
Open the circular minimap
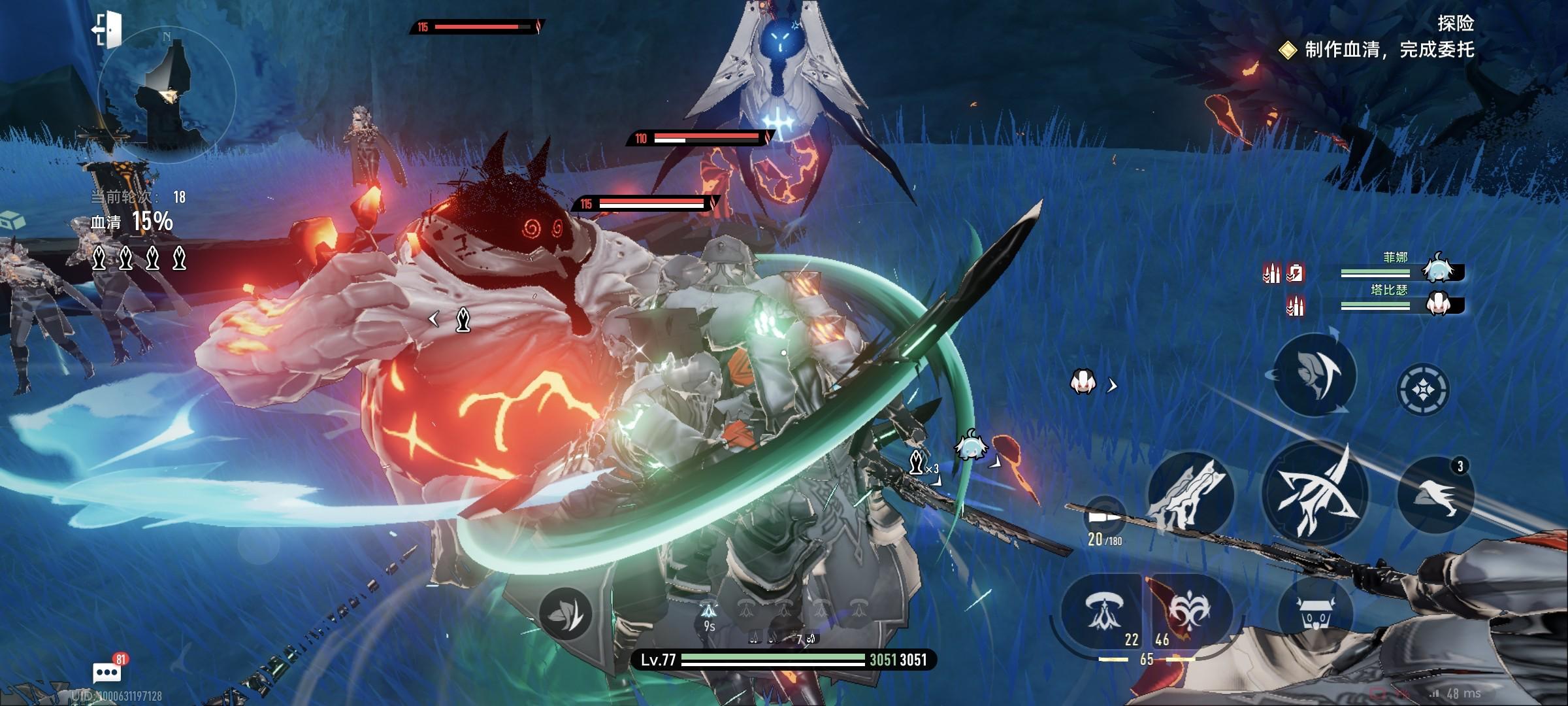point(167,97)
